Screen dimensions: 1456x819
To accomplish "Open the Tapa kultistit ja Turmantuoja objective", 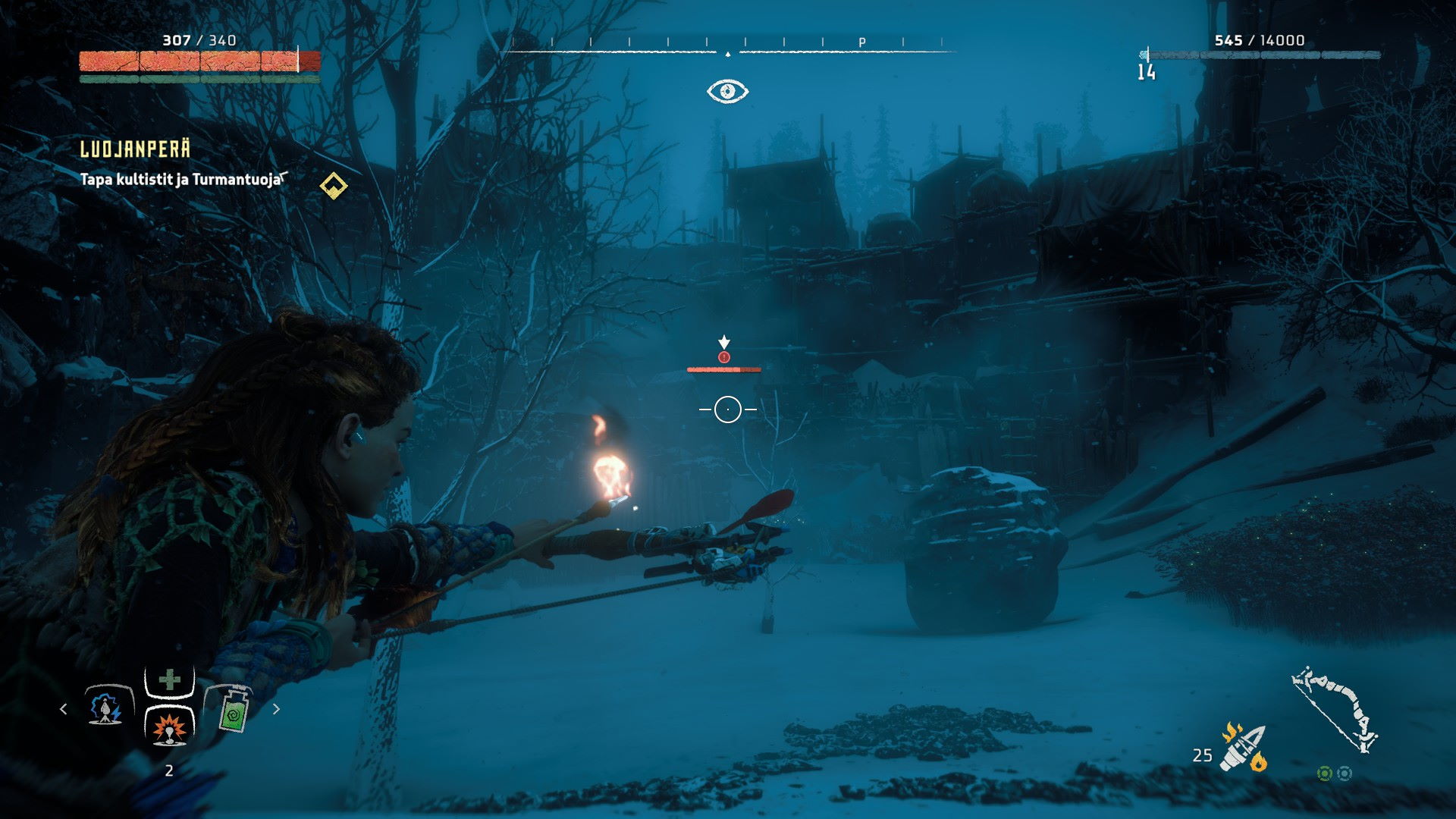I will (182, 180).
